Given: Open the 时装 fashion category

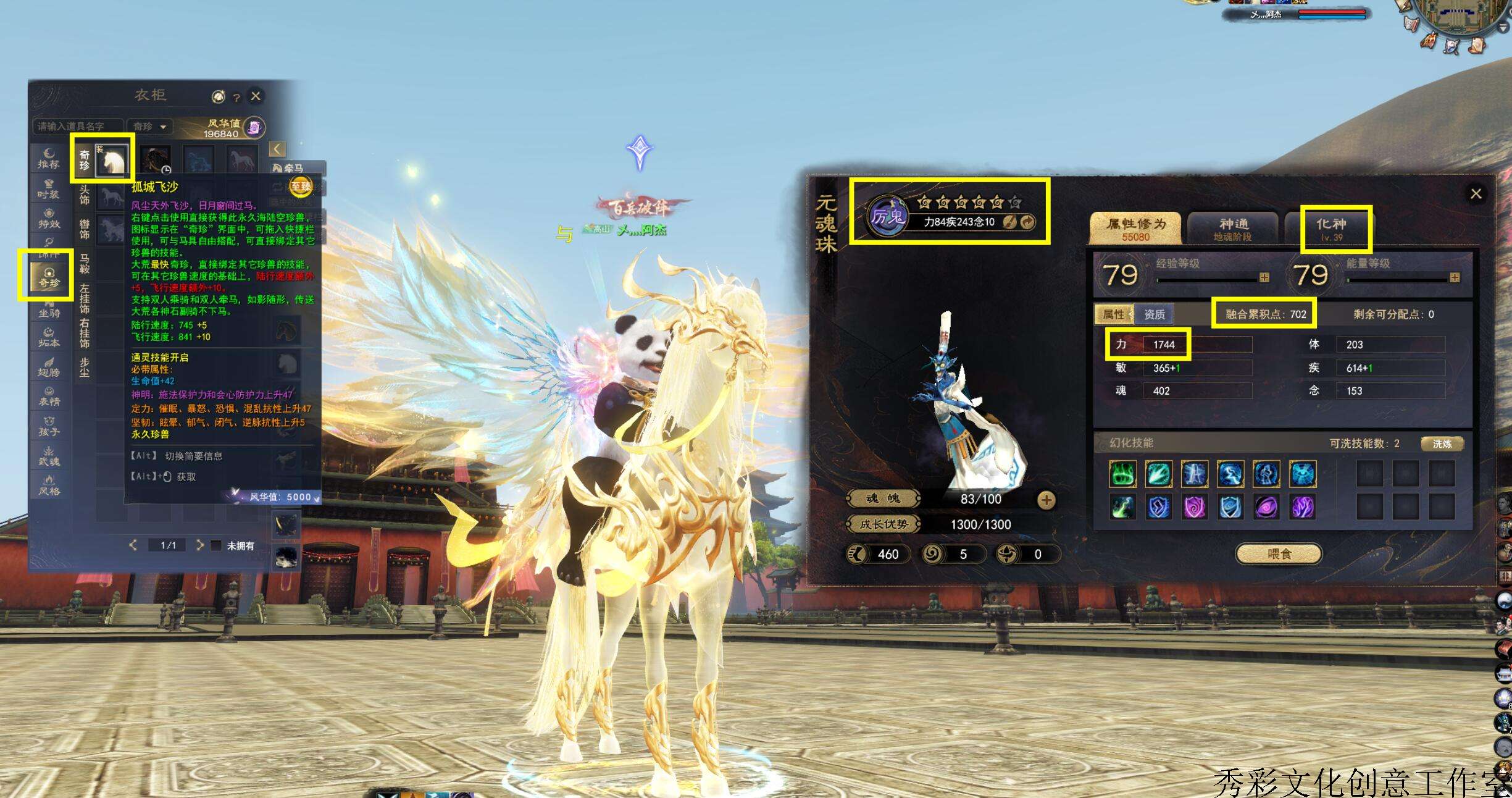Looking at the screenshot, I should point(49,189).
